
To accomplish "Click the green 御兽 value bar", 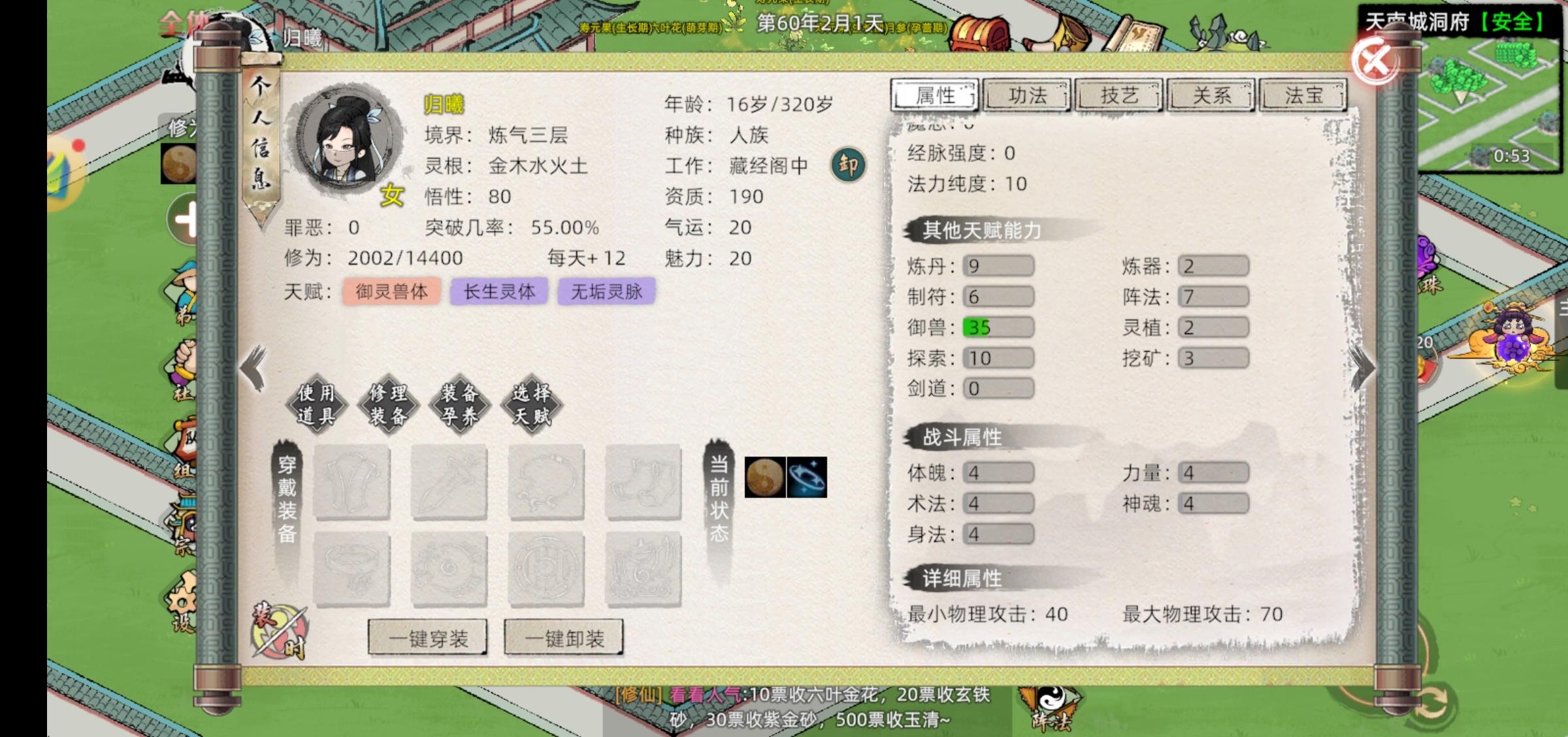I will (998, 327).
